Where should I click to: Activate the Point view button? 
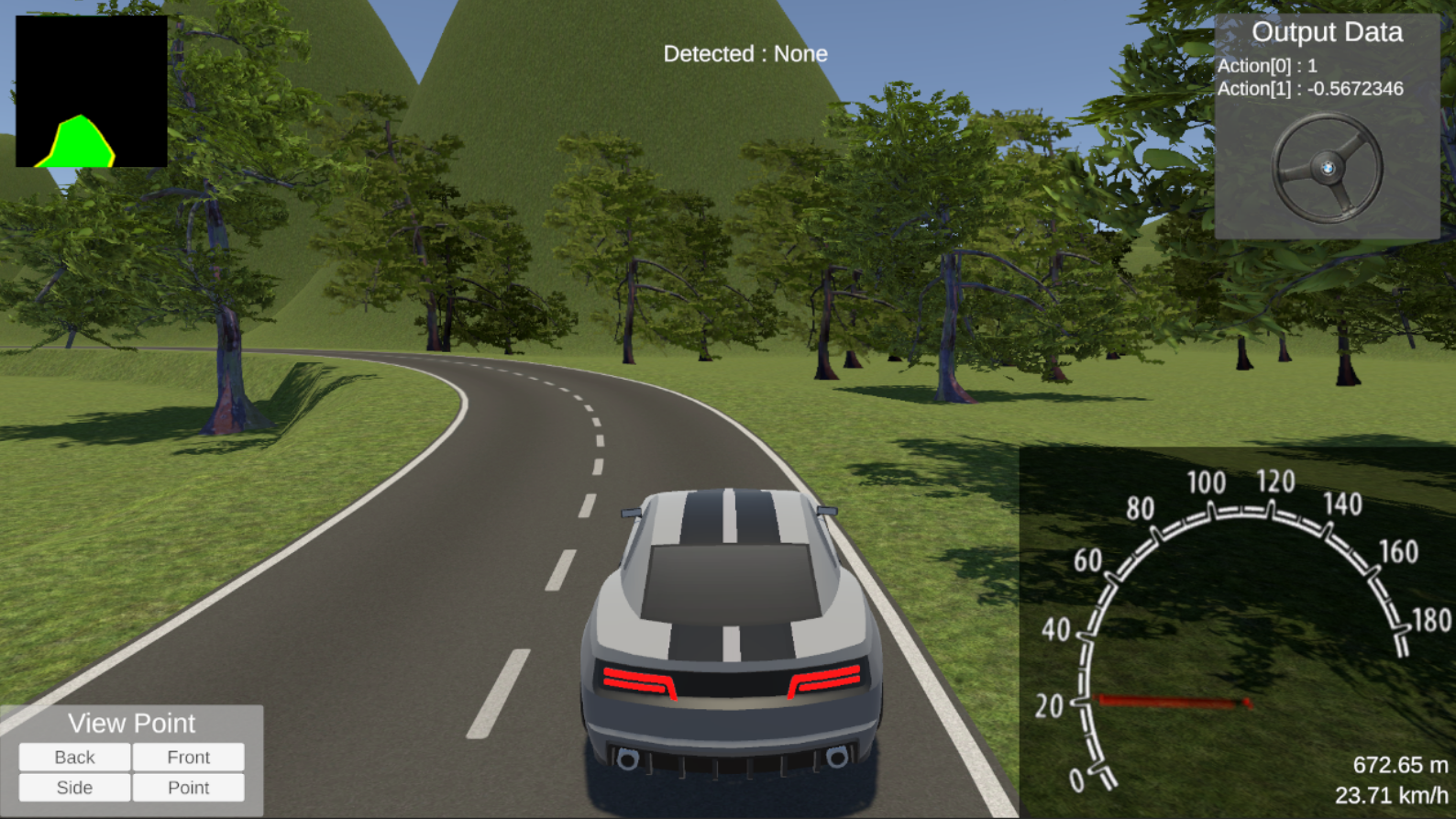point(188,787)
